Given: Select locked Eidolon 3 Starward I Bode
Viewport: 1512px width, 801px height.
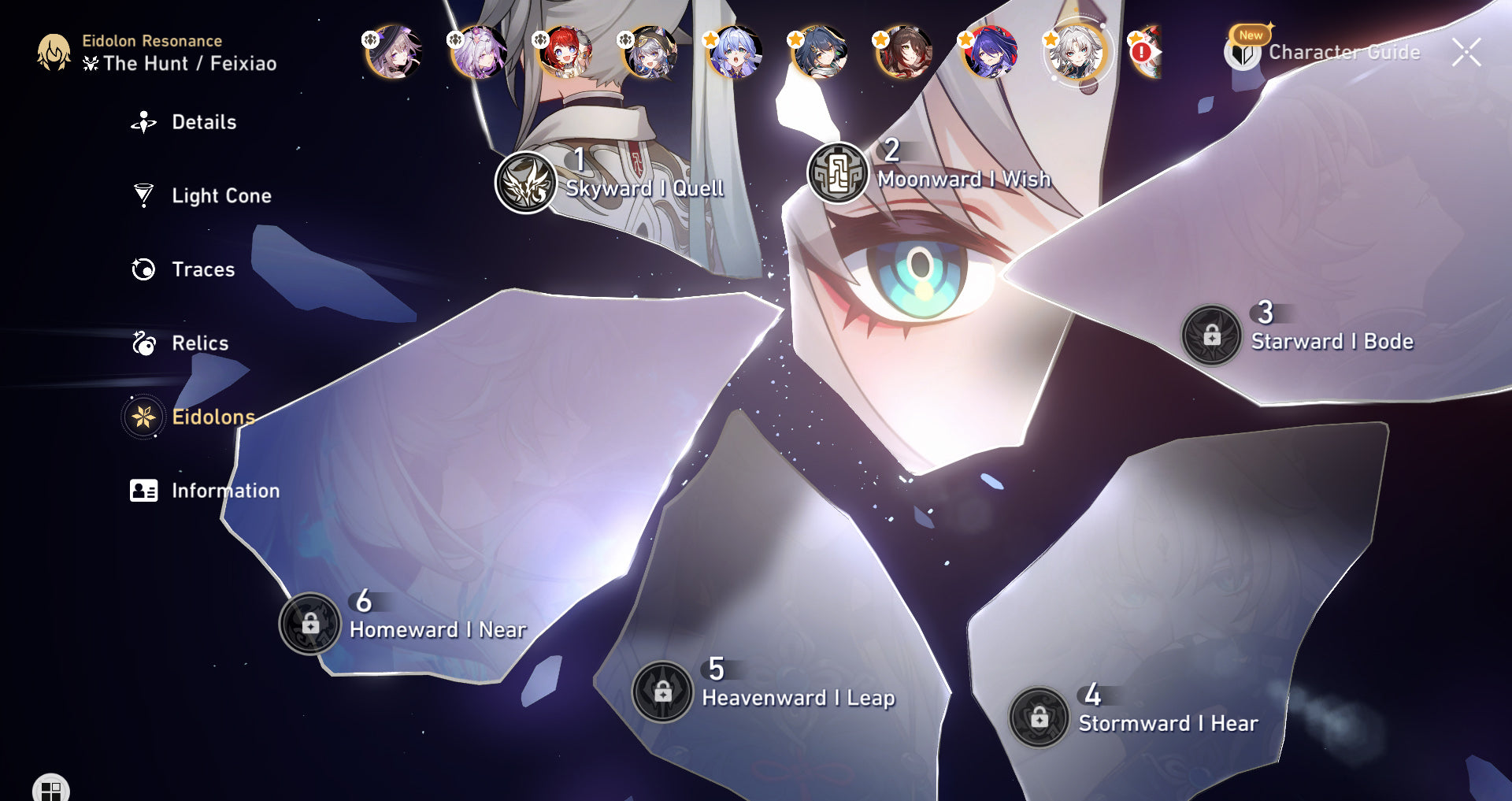Looking at the screenshot, I should (x=1211, y=335).
